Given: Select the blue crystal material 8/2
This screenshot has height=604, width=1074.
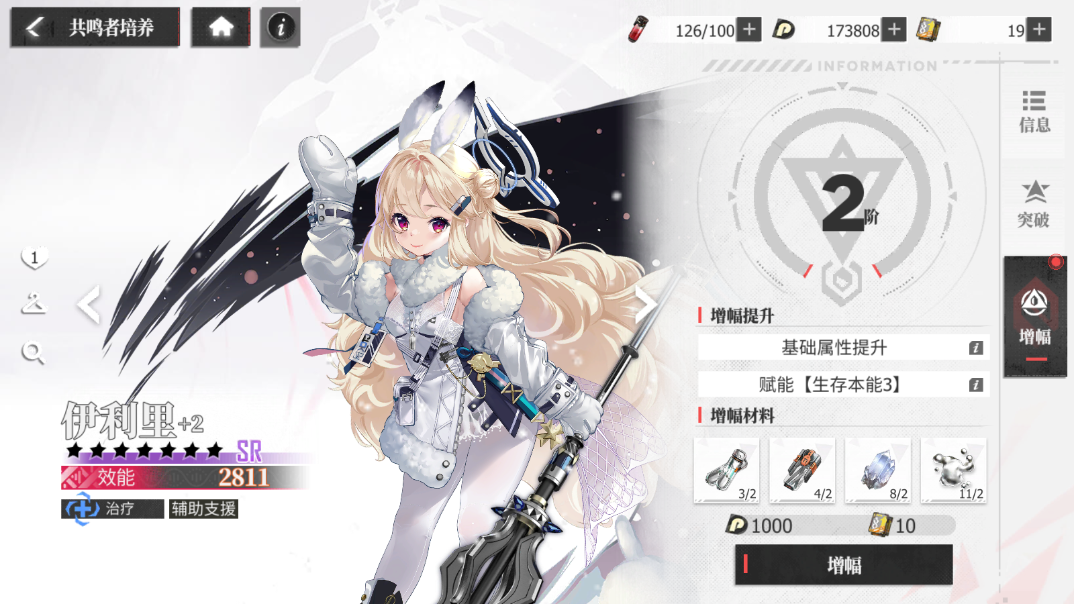Looking at the screenshot, I should click(878, 470).
